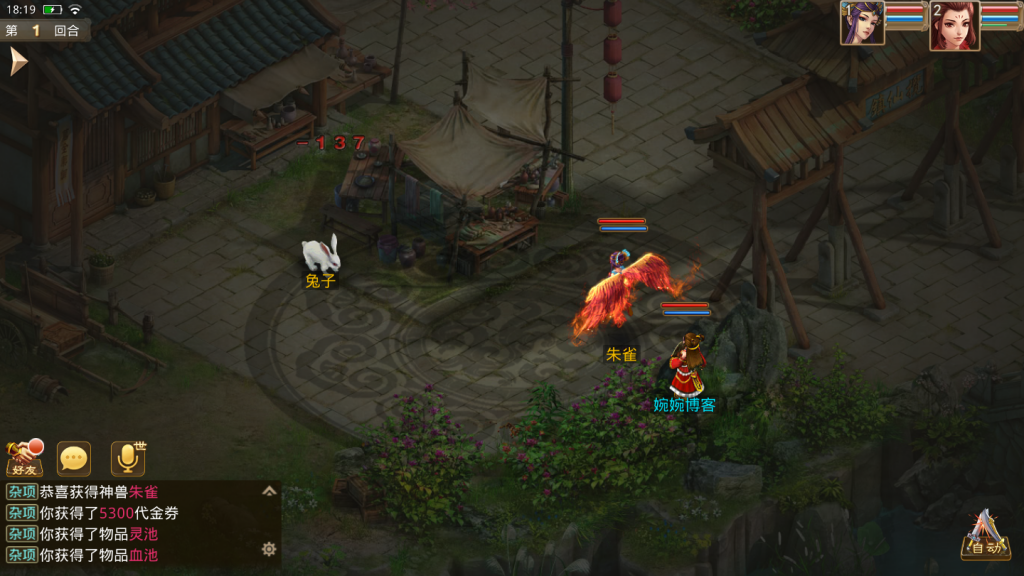This screenshot has width=1024, height=576.
Task: Open chat settings via the gear icon
Action: tap(268, 549)
